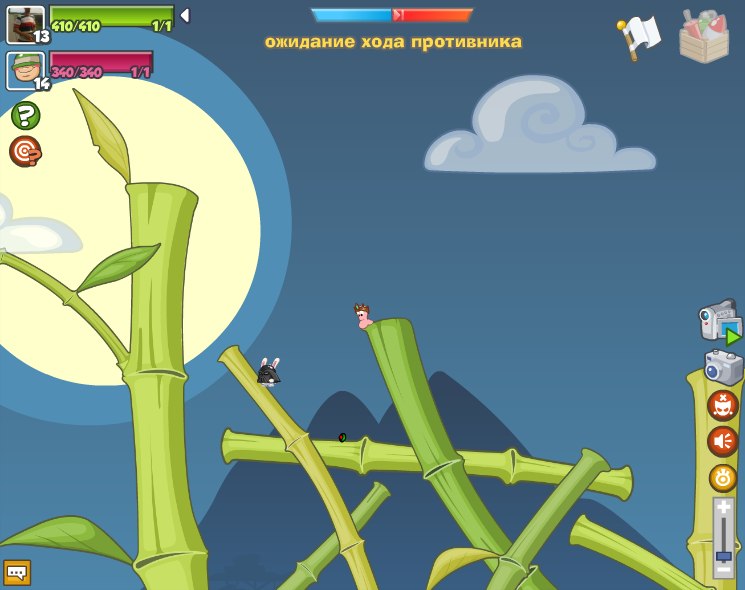Click the white surrender flag
This screenshot has width=745, height=590.
(640, 35)
